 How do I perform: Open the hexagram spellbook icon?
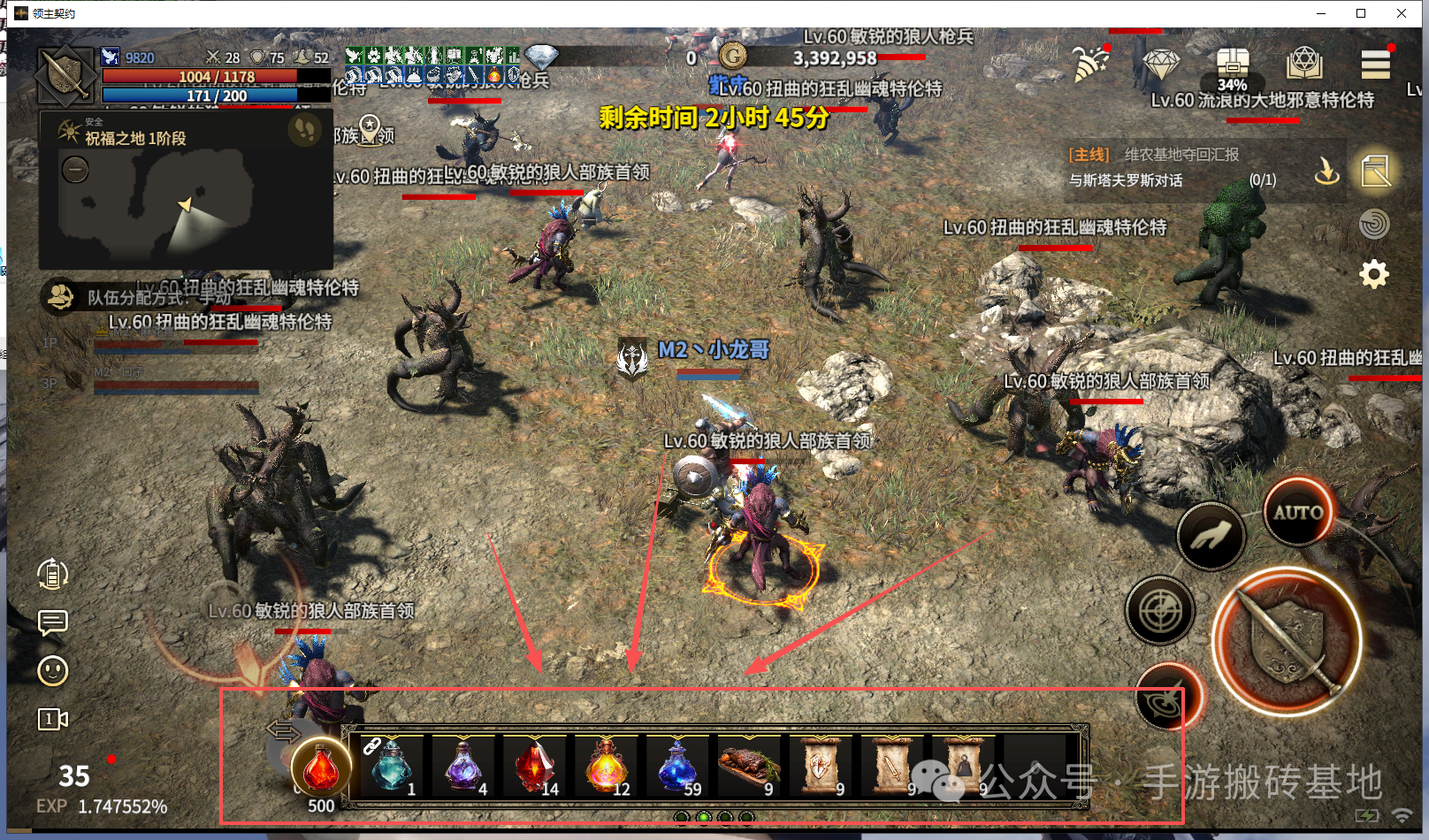click(x=1304, y=65)
